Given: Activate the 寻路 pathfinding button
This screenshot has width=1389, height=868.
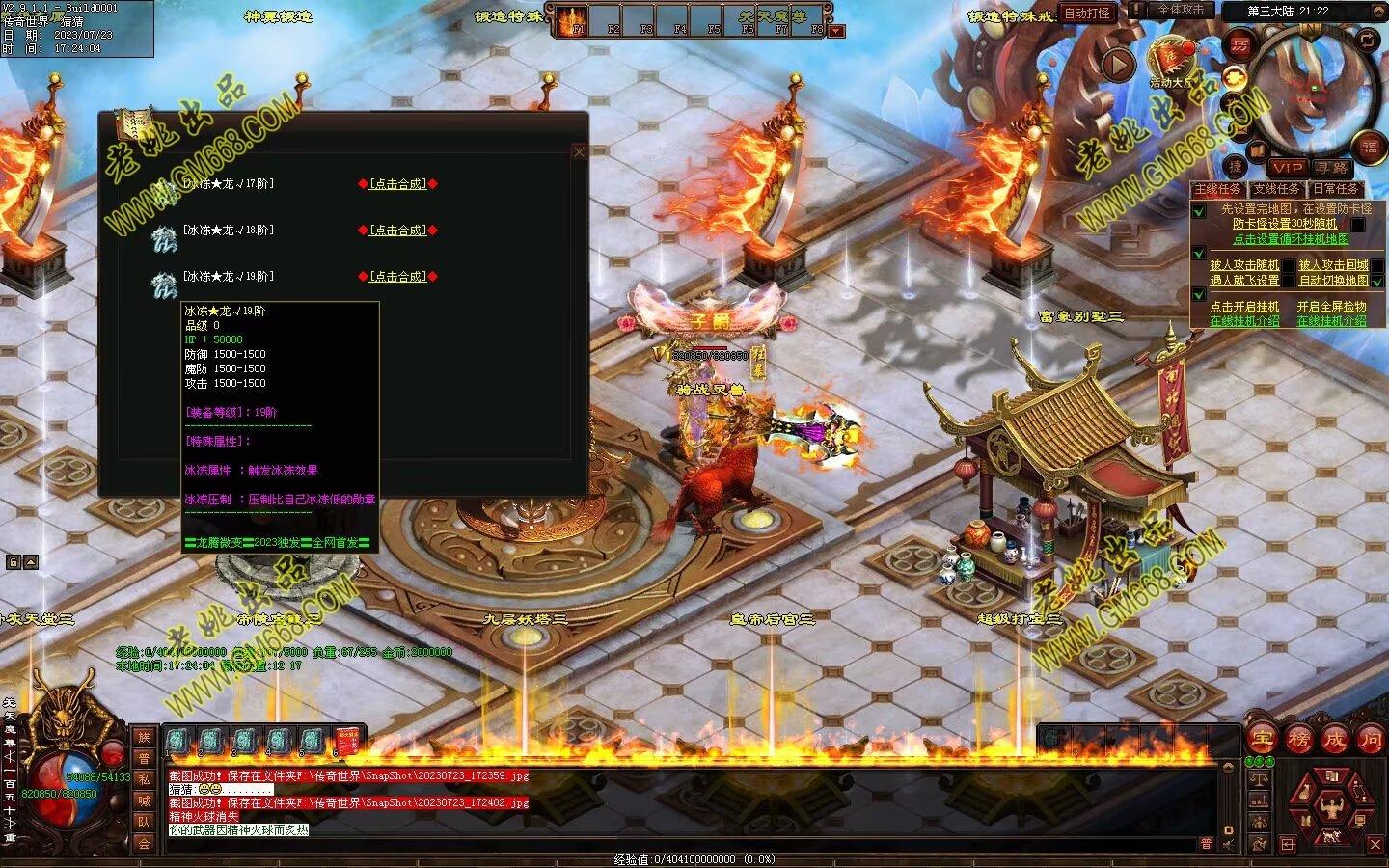Looking at the screenshot, I should coord(1332,168).
